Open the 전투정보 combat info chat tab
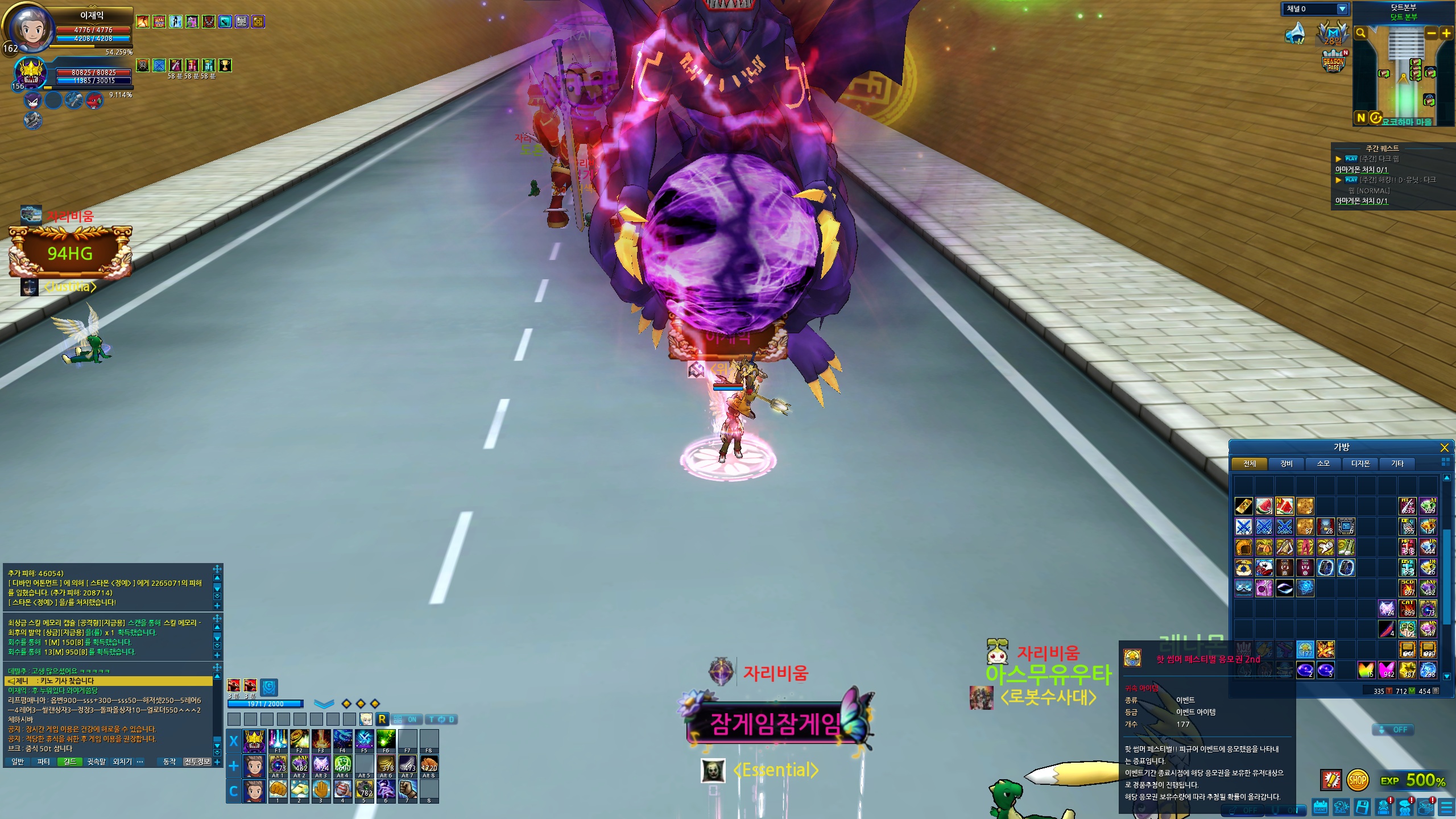 [x=197, y=762]
